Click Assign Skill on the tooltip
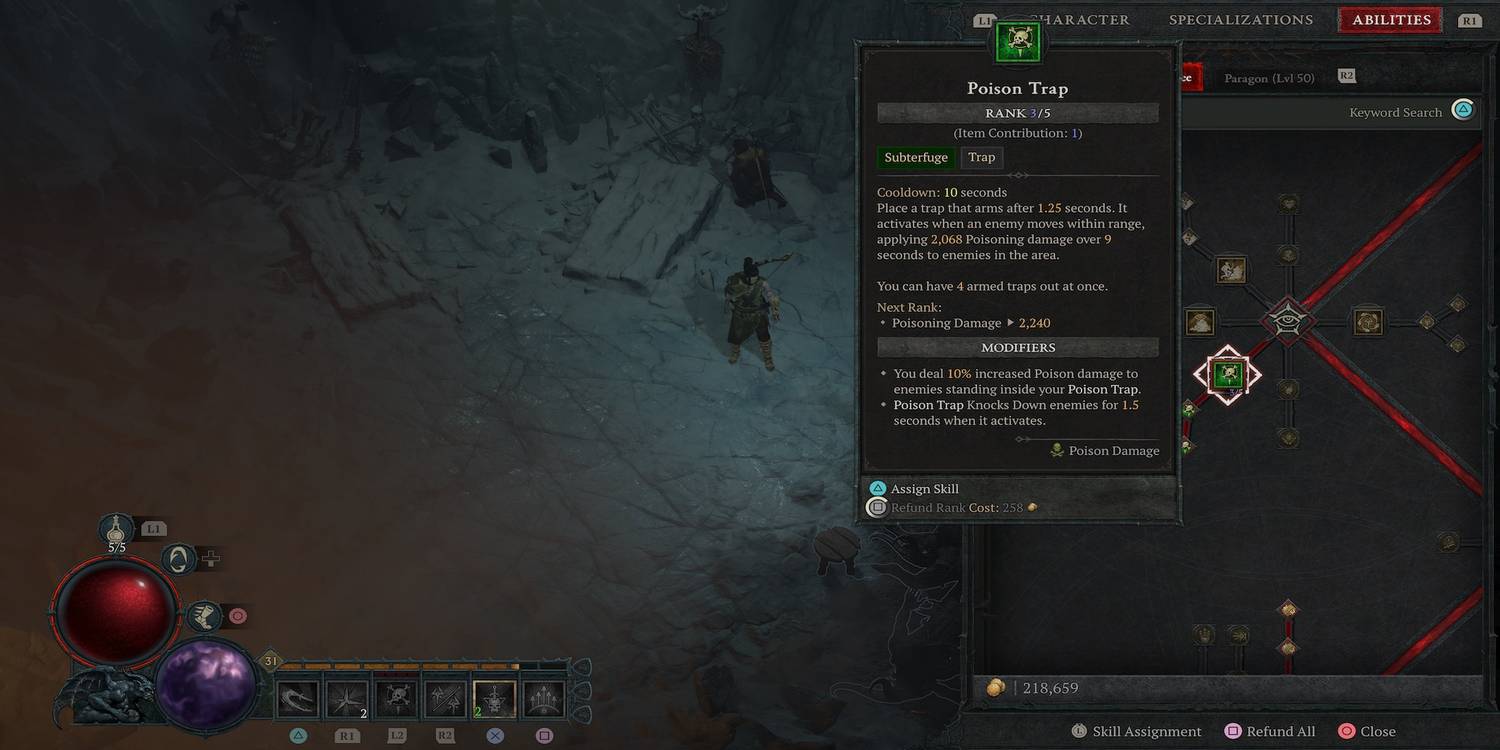The width and height of the screenshot is (1500, 750). tap(924, 488)
